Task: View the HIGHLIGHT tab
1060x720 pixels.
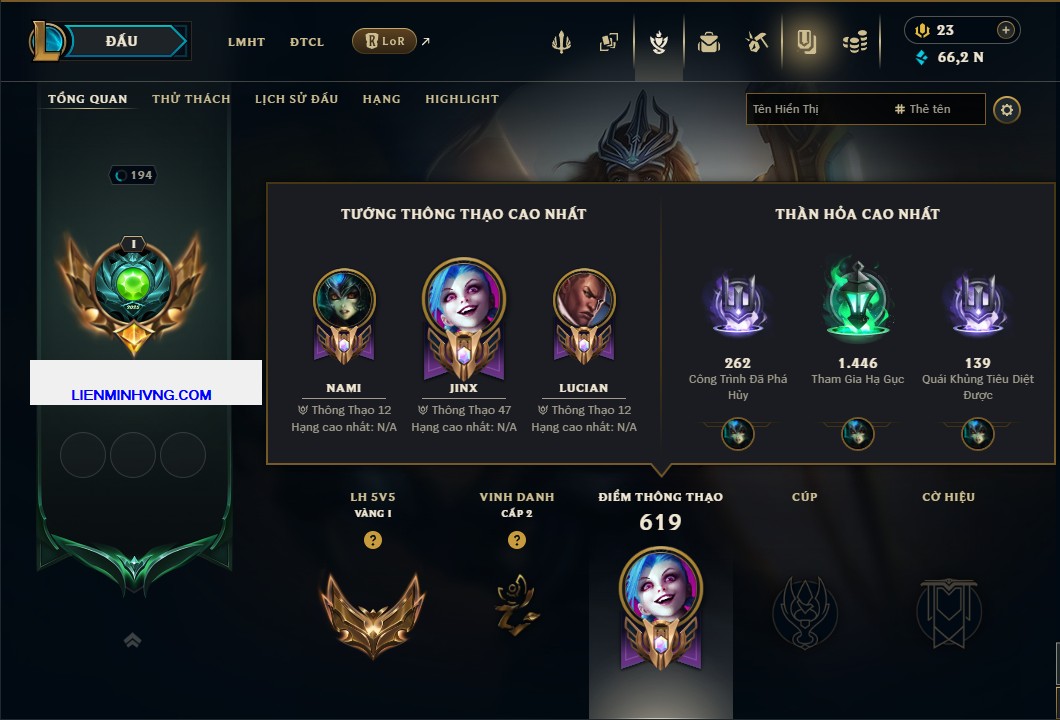Action: point(462,99)
